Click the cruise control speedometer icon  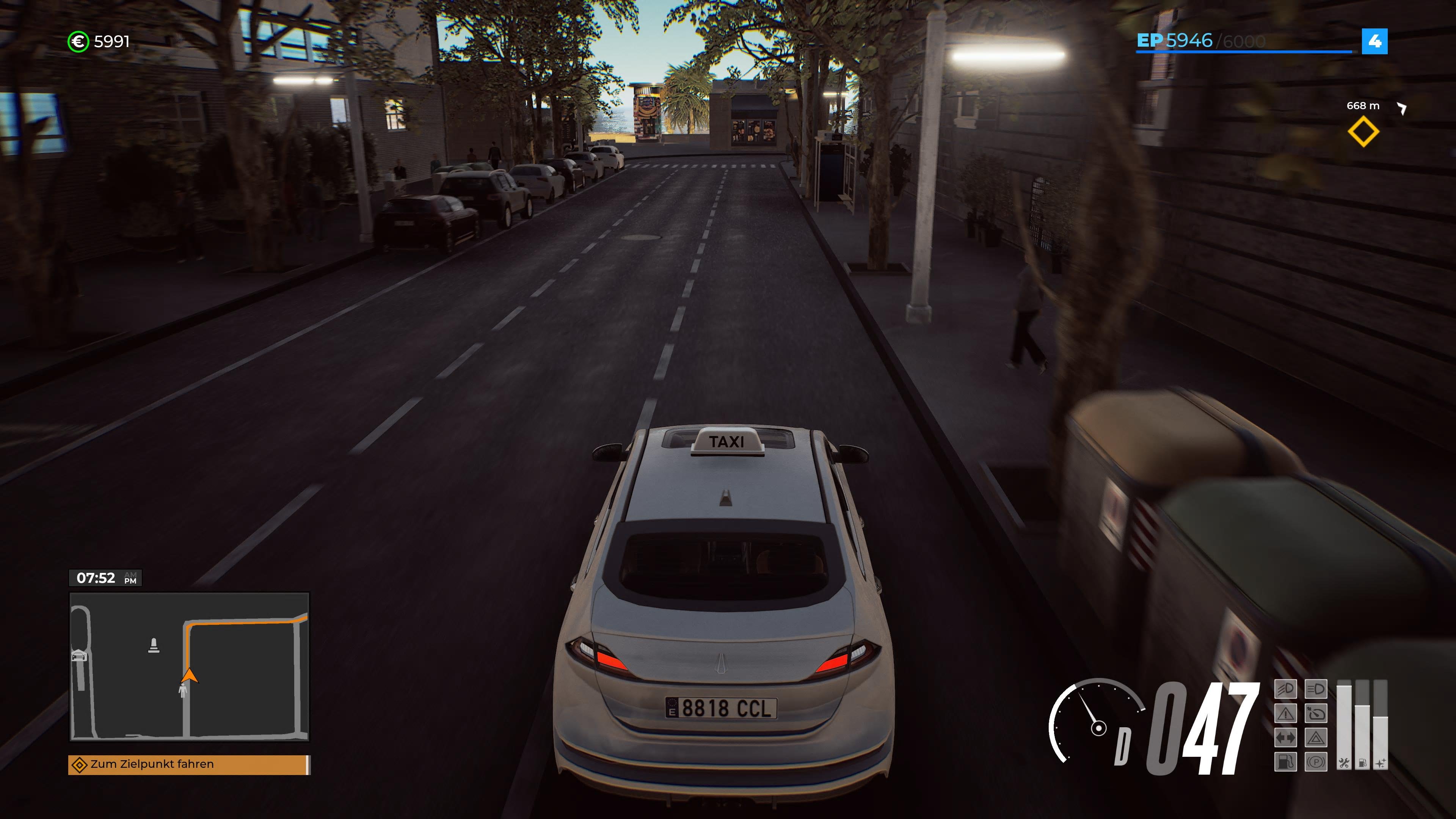pyautogui.click(x=1317, y=714)
